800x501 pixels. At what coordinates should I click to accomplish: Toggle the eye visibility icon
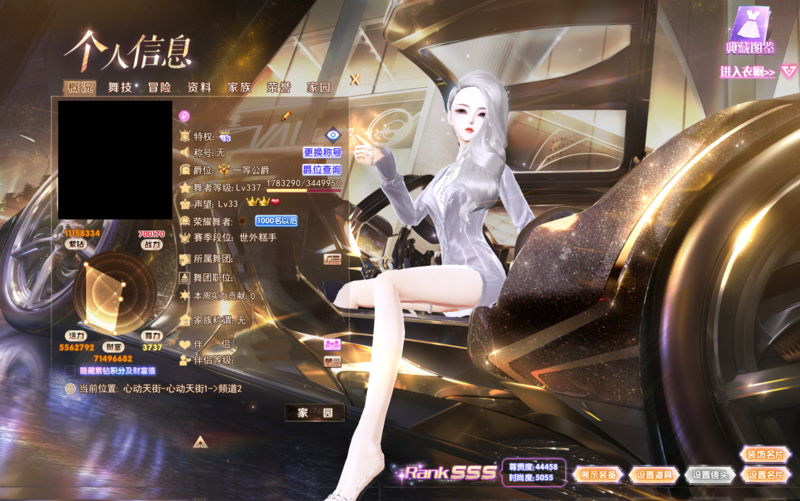(334, 134)
